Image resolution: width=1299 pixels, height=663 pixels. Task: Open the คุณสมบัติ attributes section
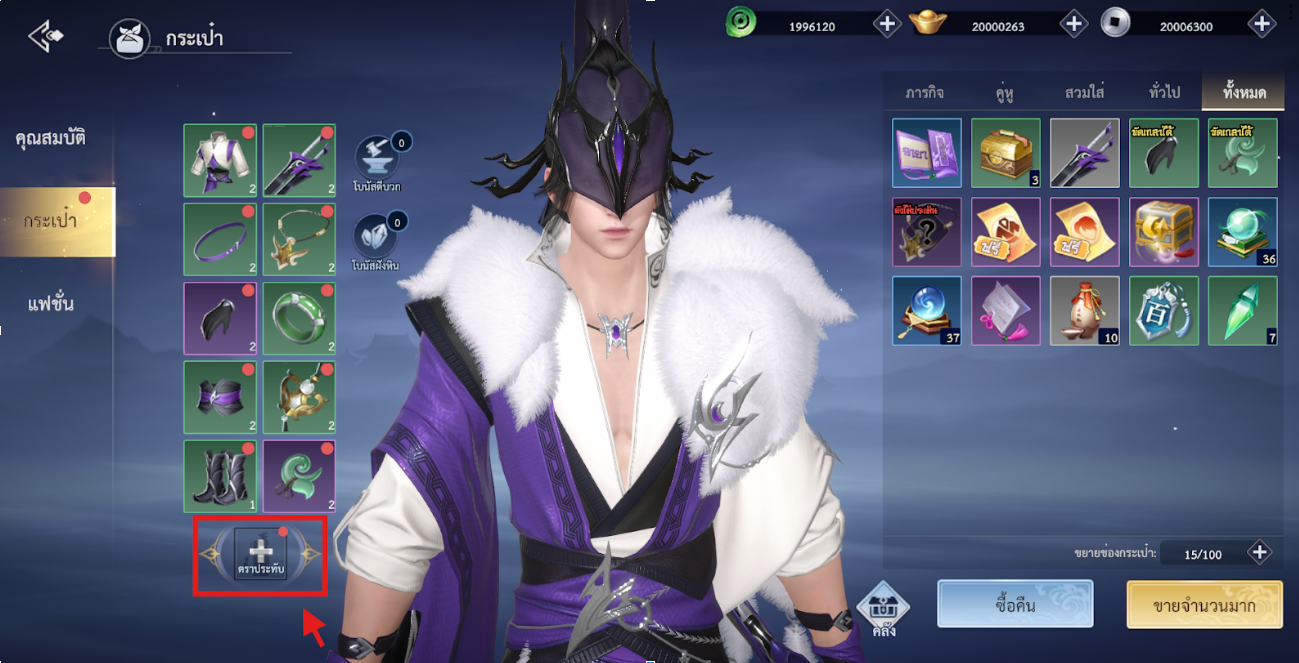click(x=50, y=138)
